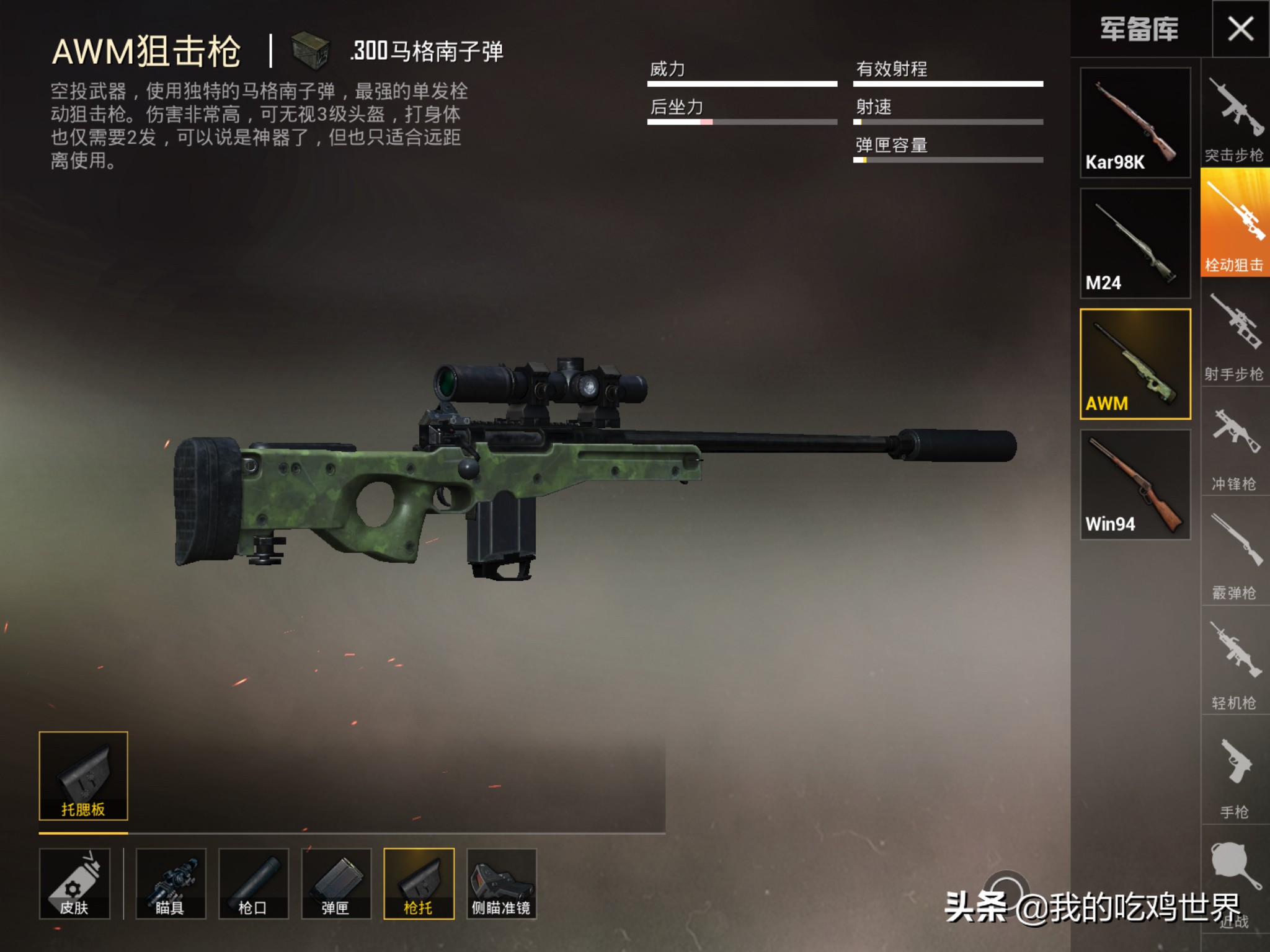
Task: Choose the 枪口 muzzle attachment slot
Action: coord(253,883)
